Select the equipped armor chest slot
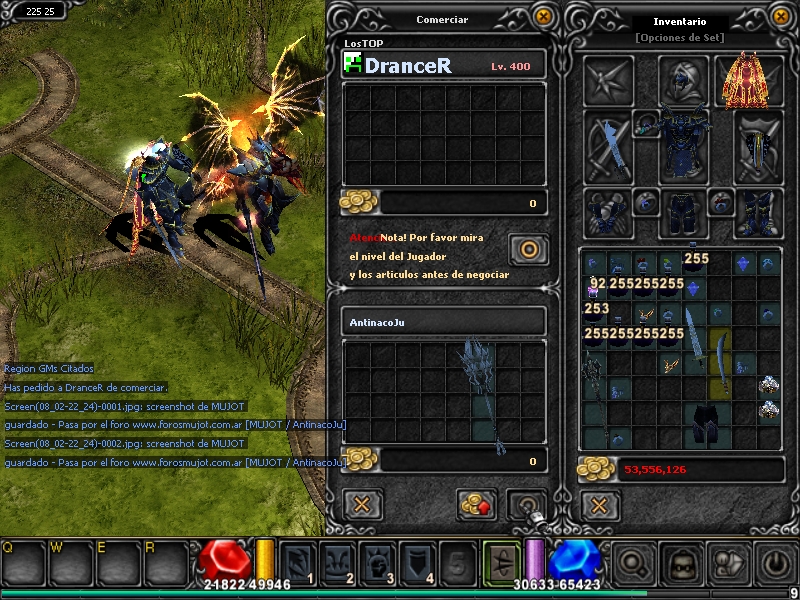This screenshot has width=800, height=600. (x=683, y=145)
